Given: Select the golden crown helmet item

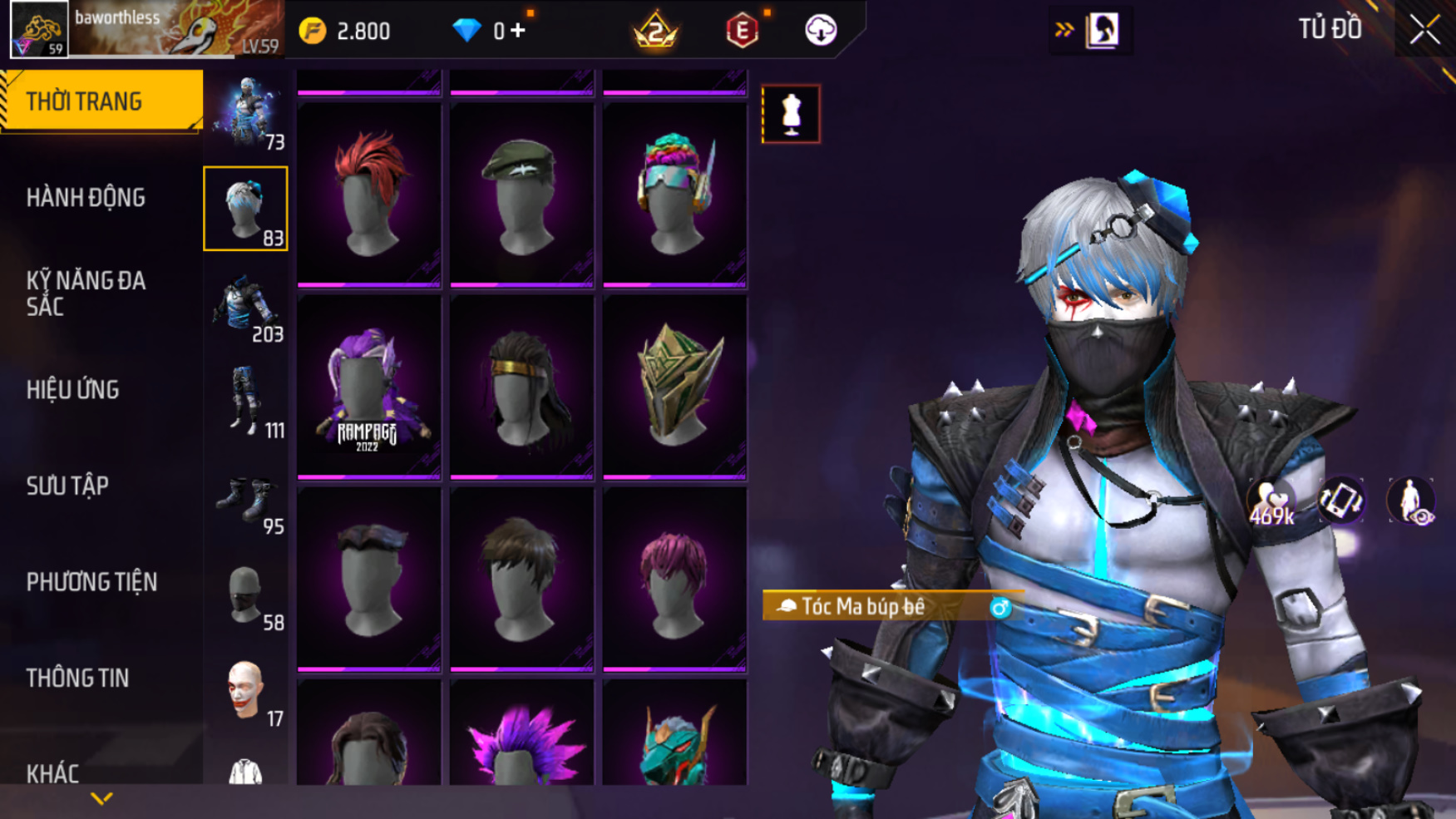Looking at the screenshot, I should tap(674, 388).
